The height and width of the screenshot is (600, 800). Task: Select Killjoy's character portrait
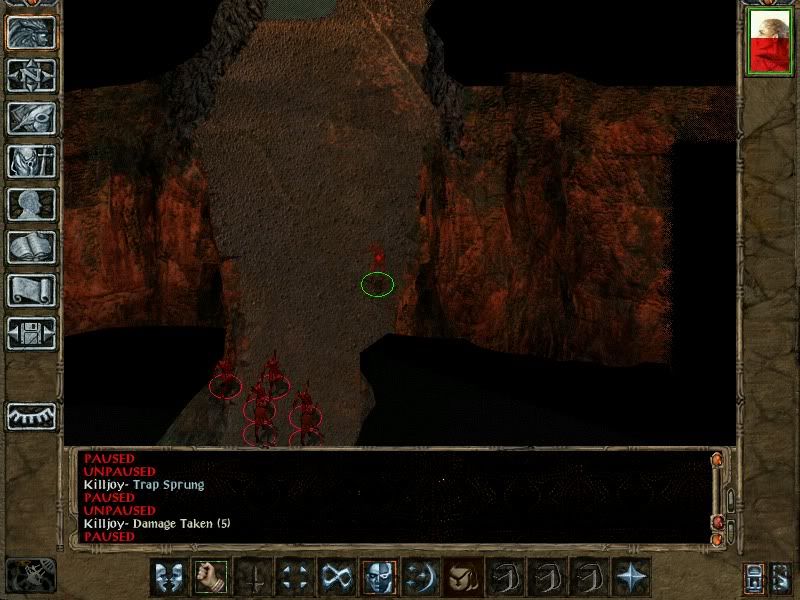(769, 43)
